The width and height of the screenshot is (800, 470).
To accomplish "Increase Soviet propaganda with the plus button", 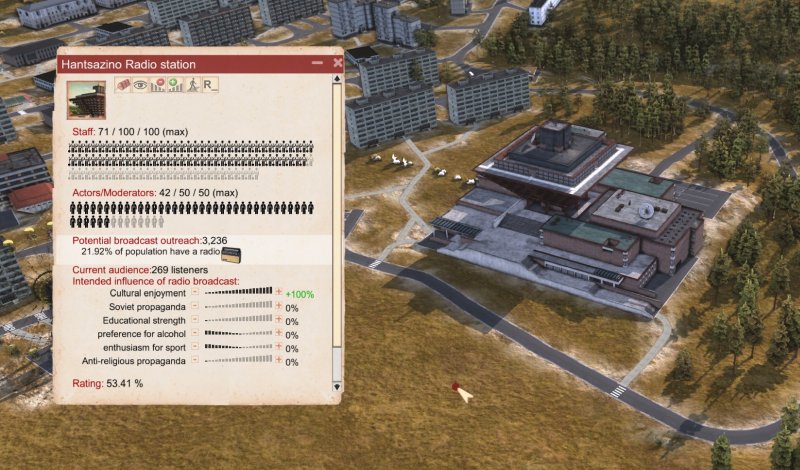I will pyautogui.click(x=278, y=307).
